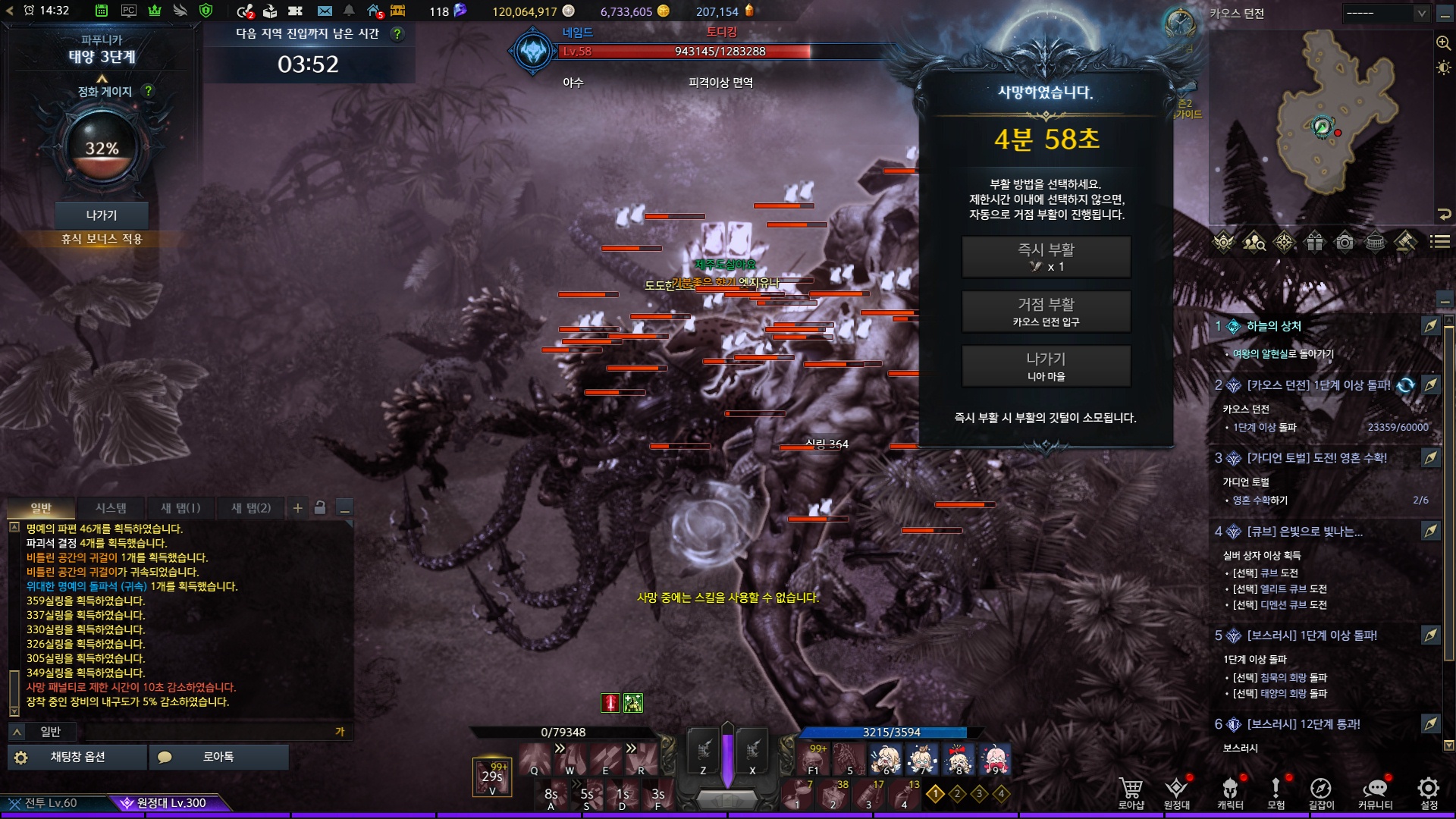Open 채팅창 옵션 chat settings

coord(77,757)
